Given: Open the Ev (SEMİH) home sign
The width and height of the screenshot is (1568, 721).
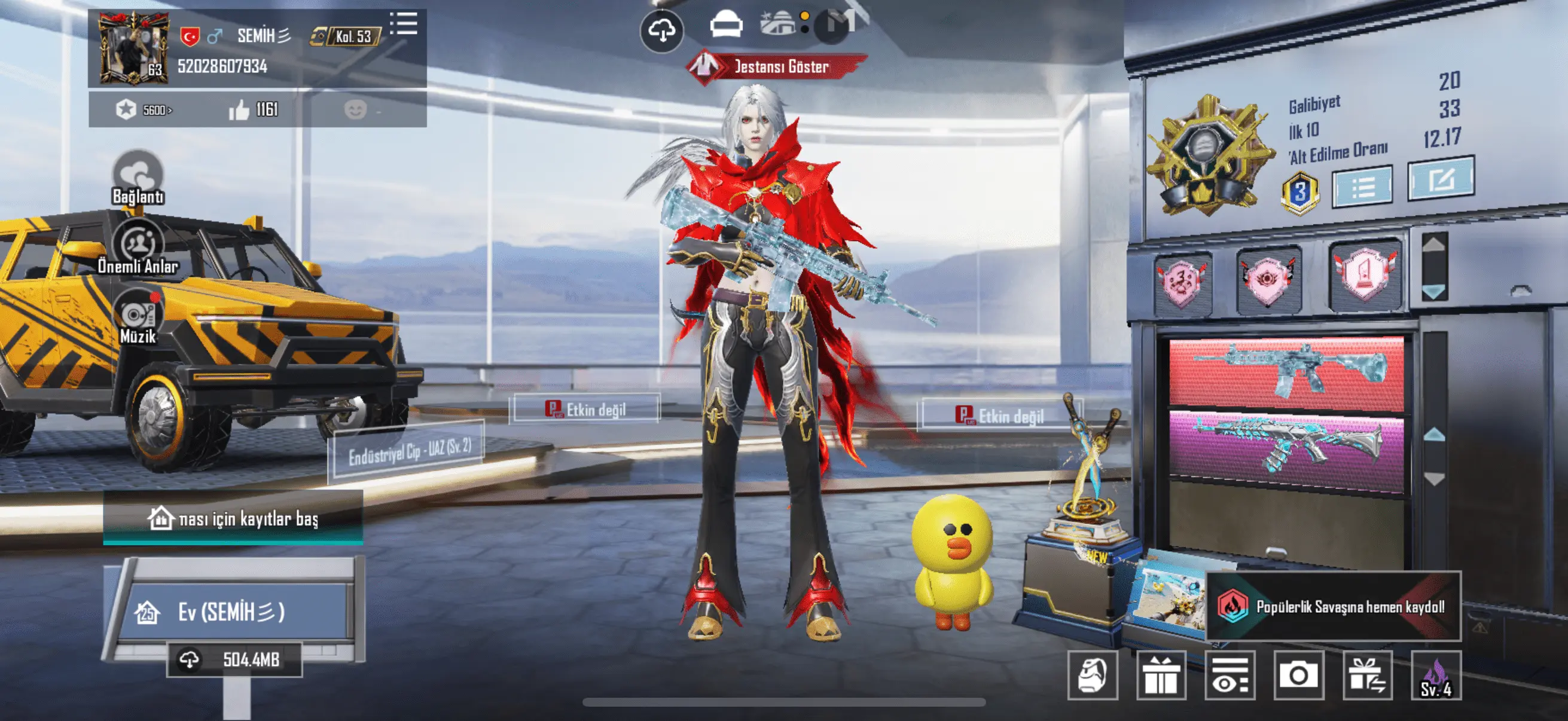Looking at the screenshot, I should [231, 612].
